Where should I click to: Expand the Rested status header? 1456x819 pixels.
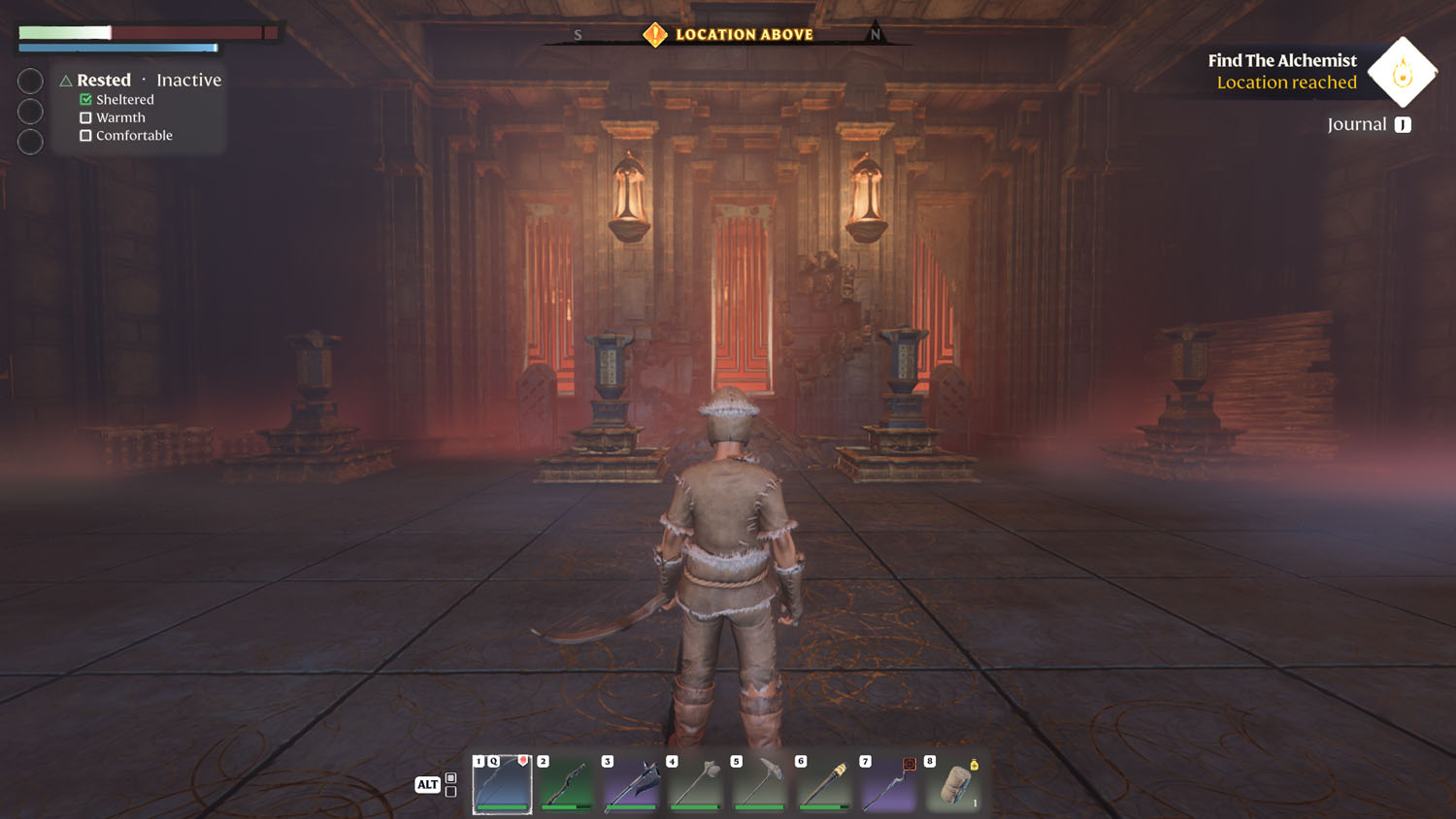click(103, 81)
